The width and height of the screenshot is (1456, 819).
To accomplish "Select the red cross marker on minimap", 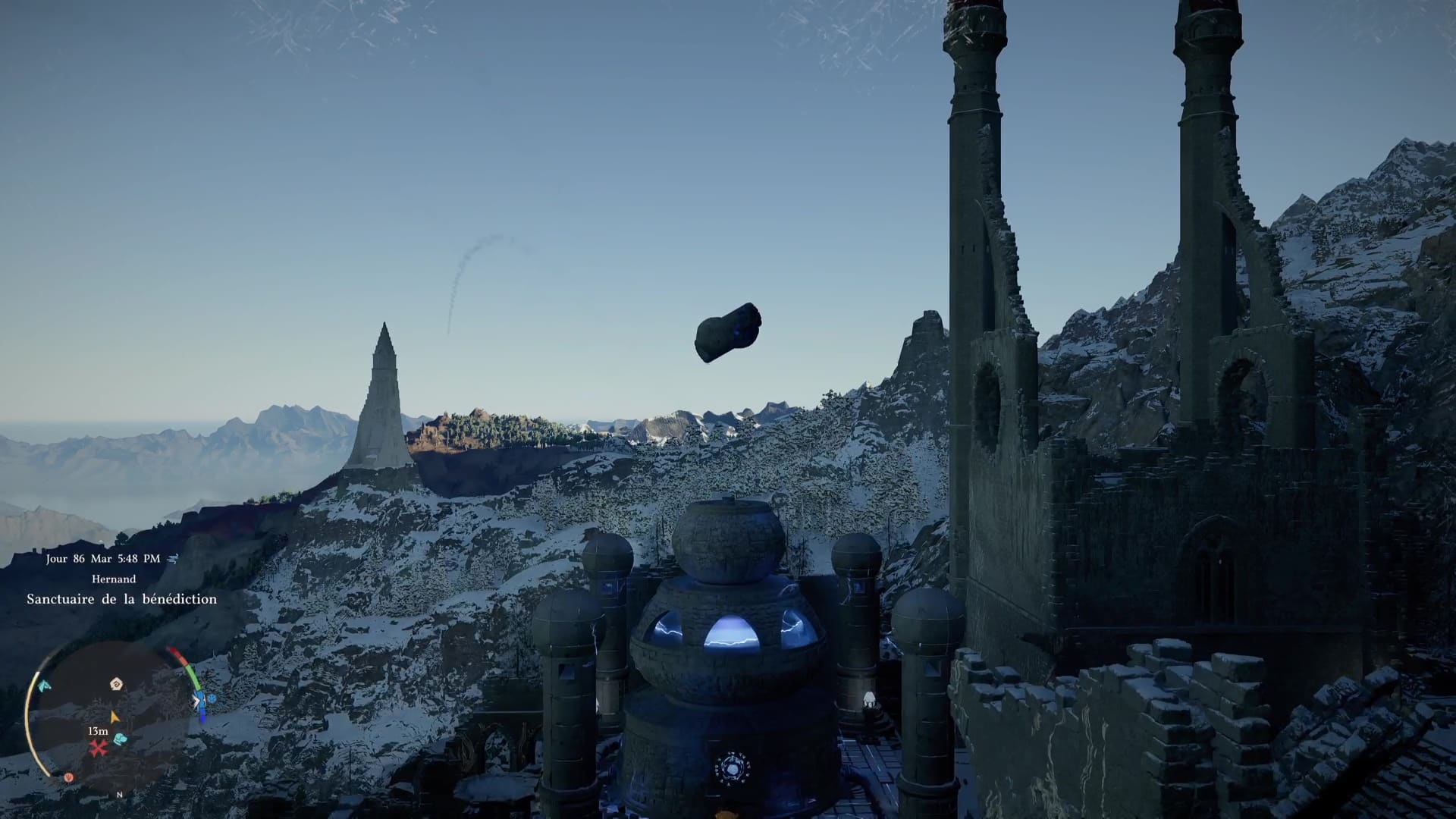I will (x=99, y=748).
